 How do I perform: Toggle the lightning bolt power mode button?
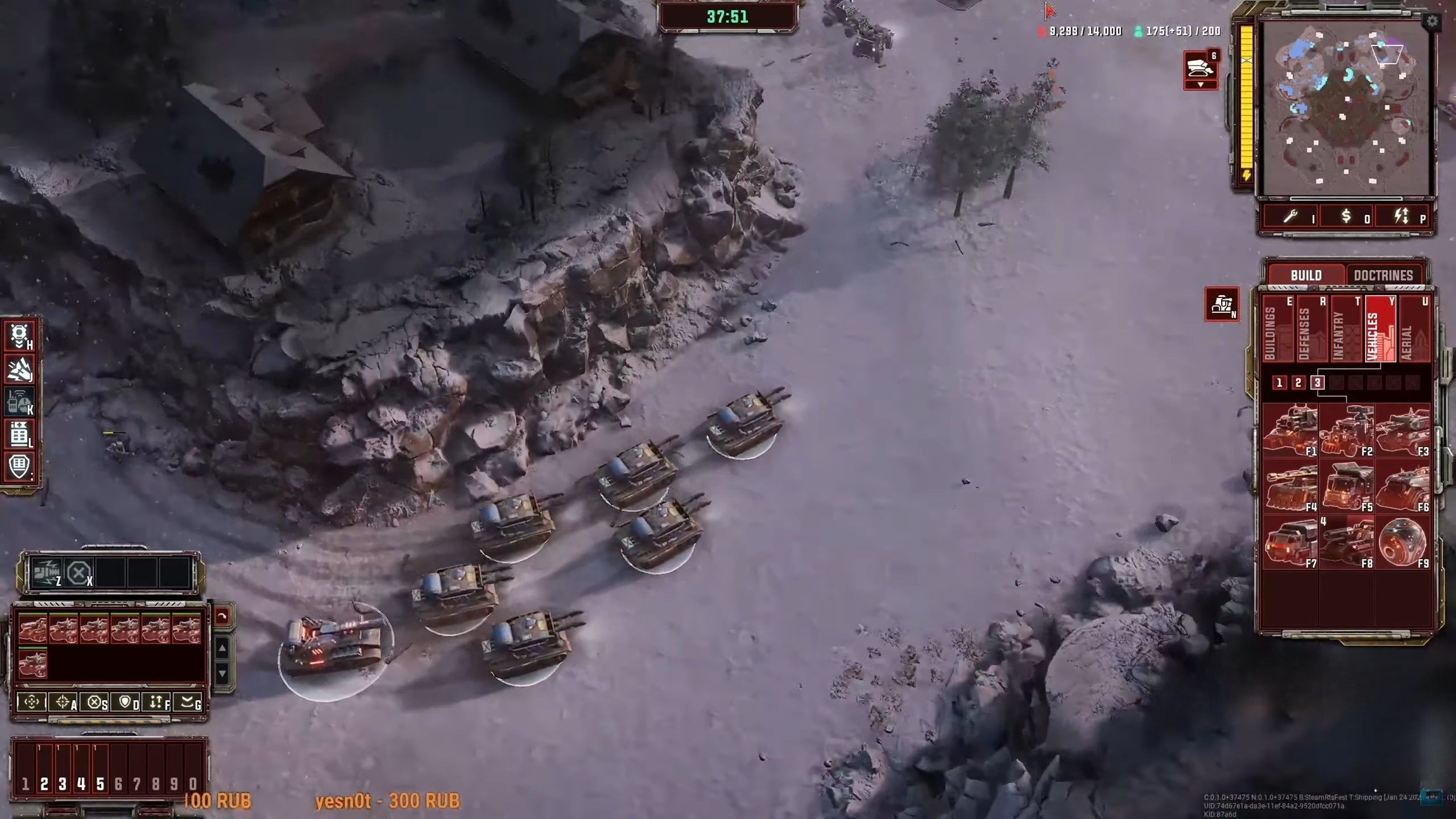[x=1401, y=217]
